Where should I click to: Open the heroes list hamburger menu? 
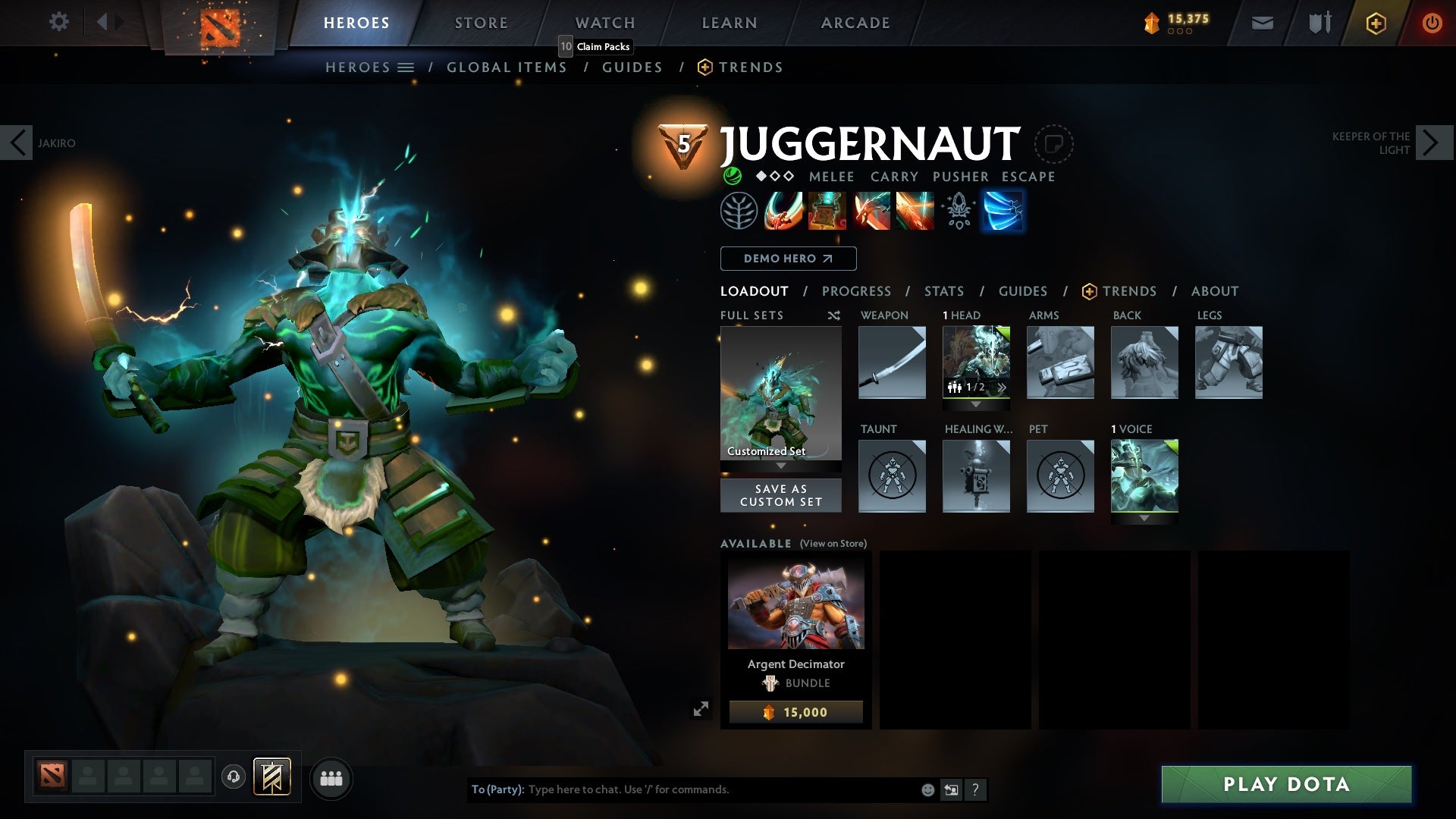(406, 67)
